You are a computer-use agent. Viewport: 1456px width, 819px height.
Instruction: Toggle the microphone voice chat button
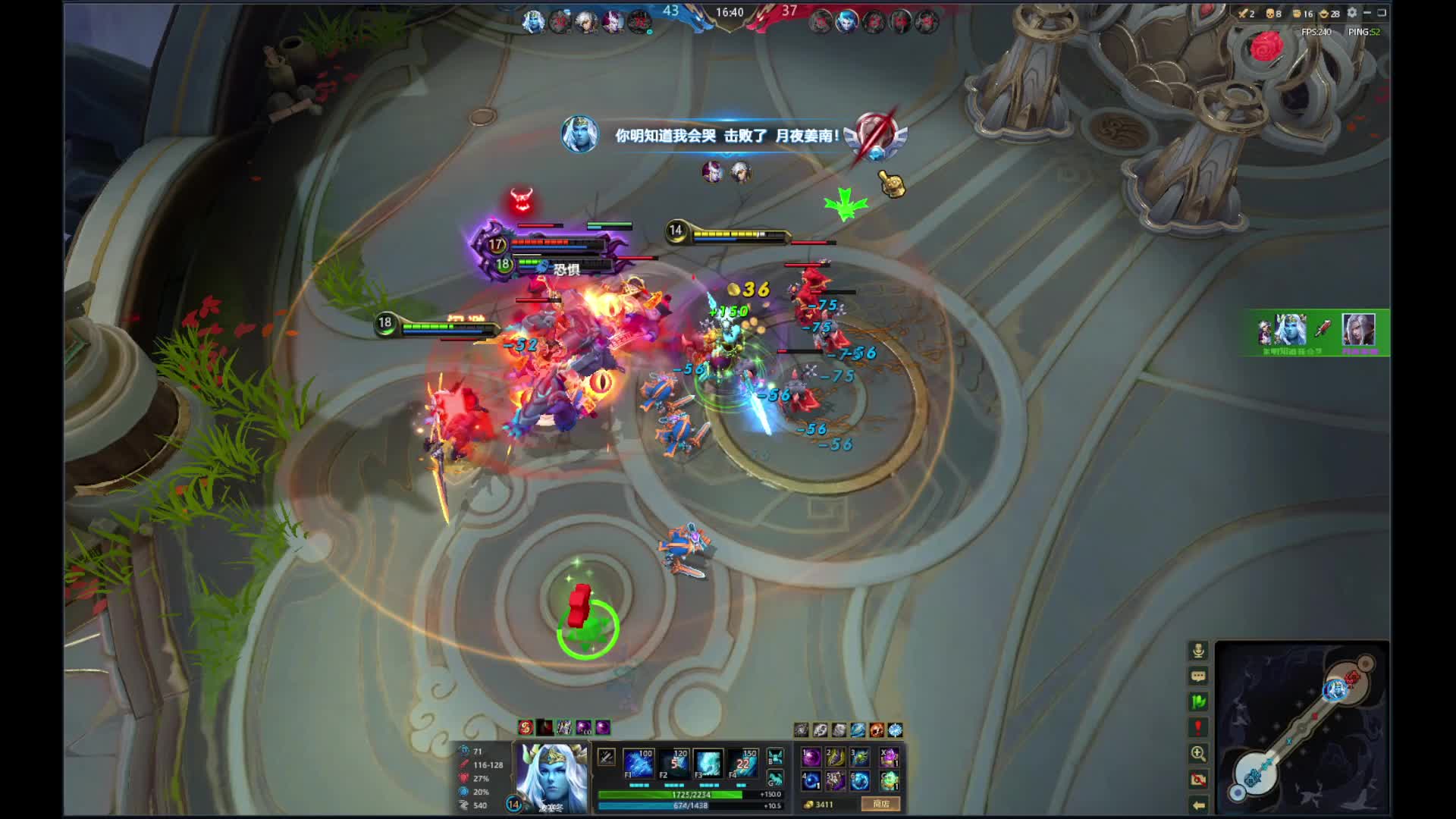click(x=1198, y=651)
